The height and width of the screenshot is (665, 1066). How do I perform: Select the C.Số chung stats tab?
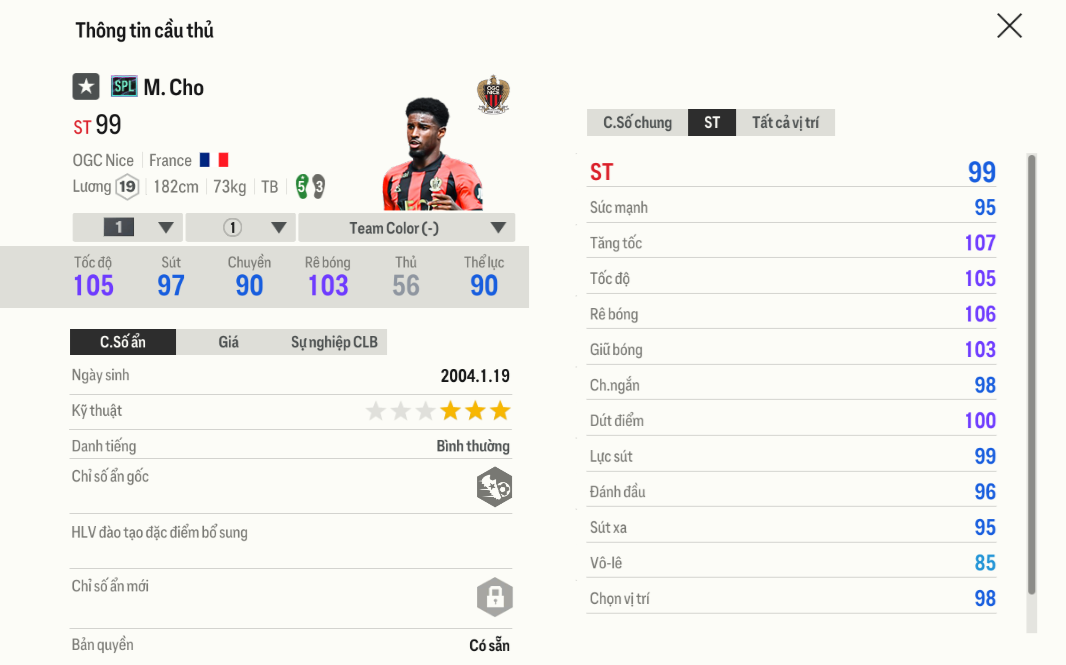tap(637, 123)
